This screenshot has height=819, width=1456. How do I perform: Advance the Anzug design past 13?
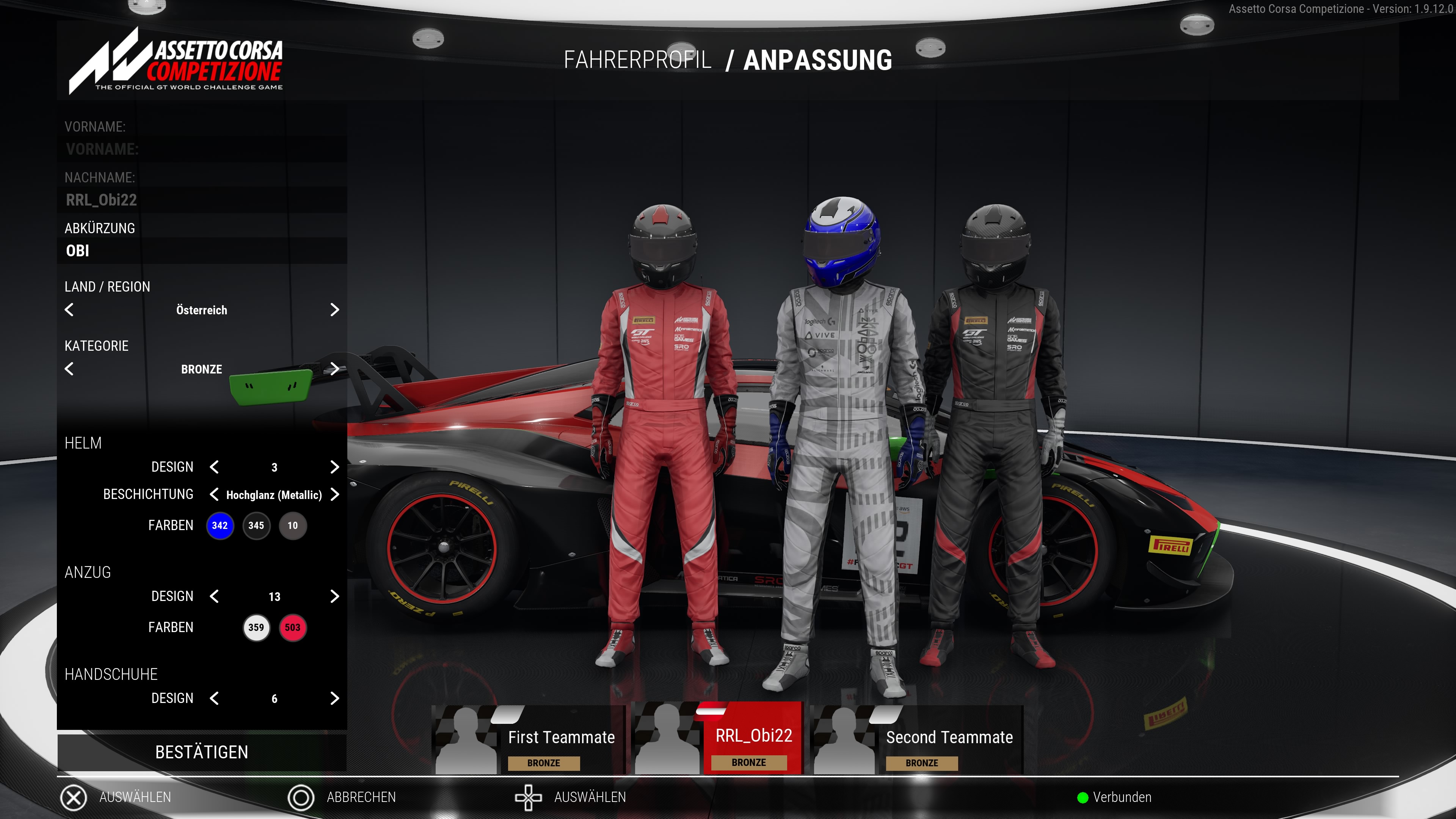[x=334, y=596]
